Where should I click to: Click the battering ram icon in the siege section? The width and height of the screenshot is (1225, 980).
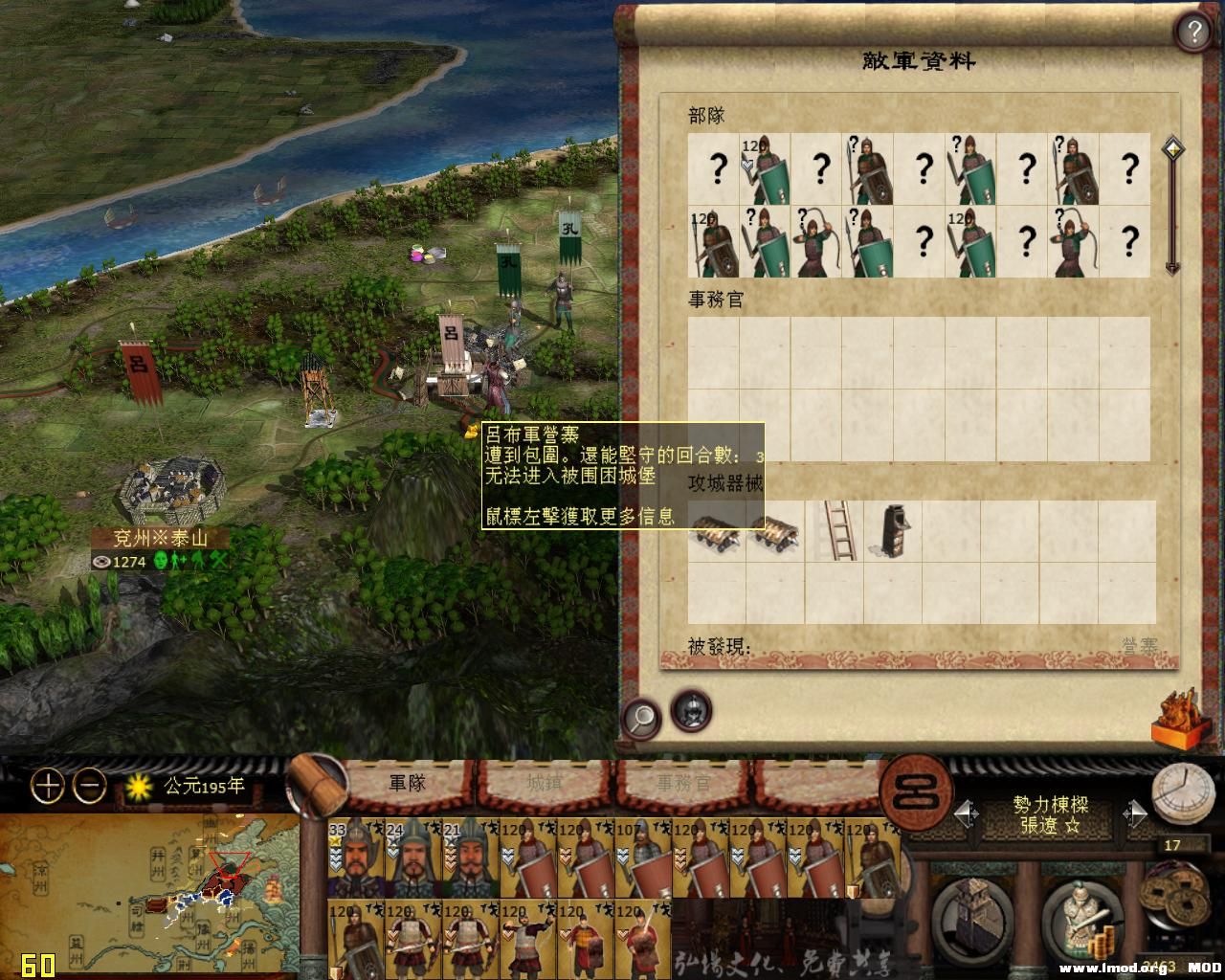pos(716,534)
